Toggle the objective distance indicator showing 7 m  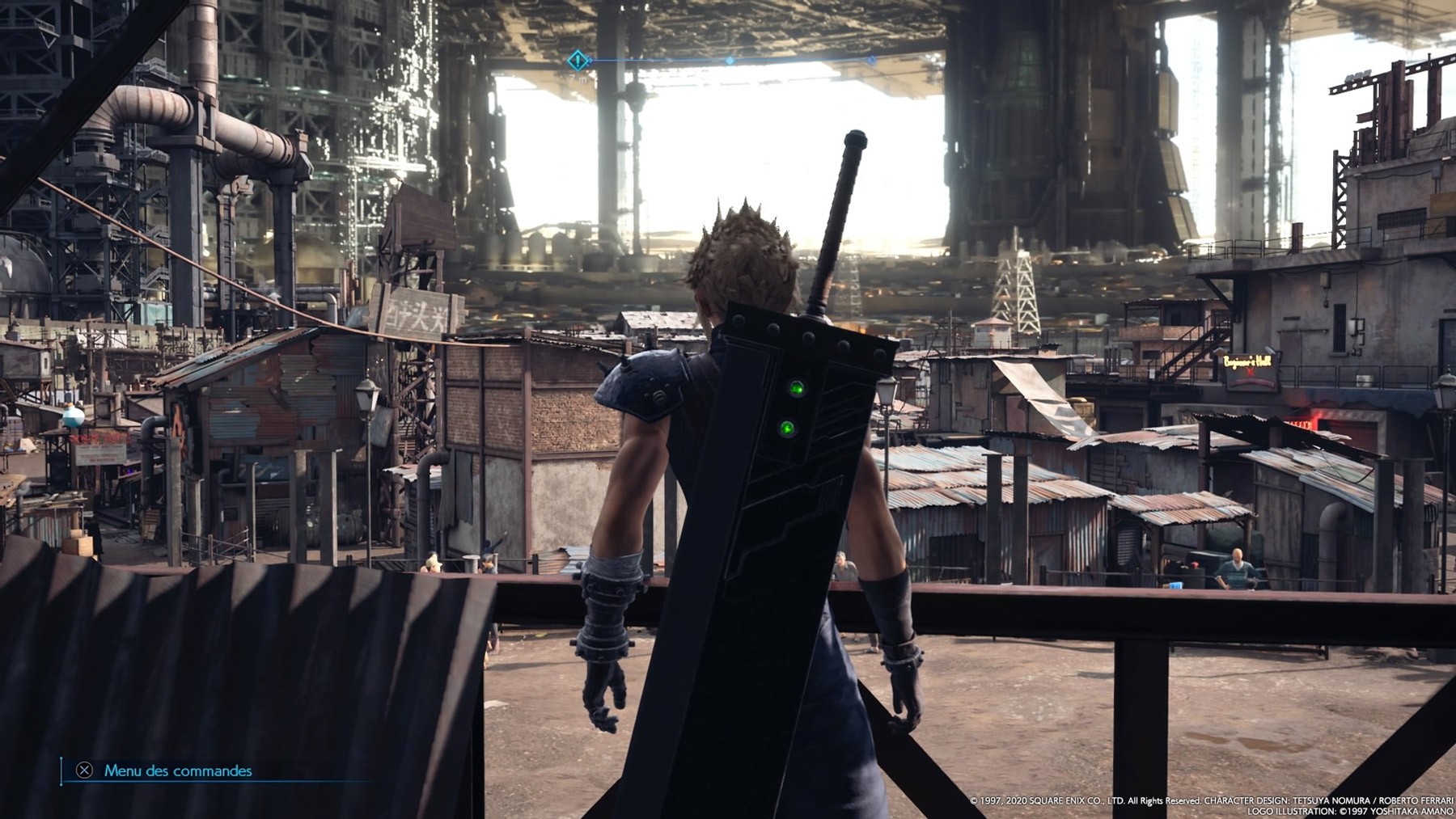(578, 78)
